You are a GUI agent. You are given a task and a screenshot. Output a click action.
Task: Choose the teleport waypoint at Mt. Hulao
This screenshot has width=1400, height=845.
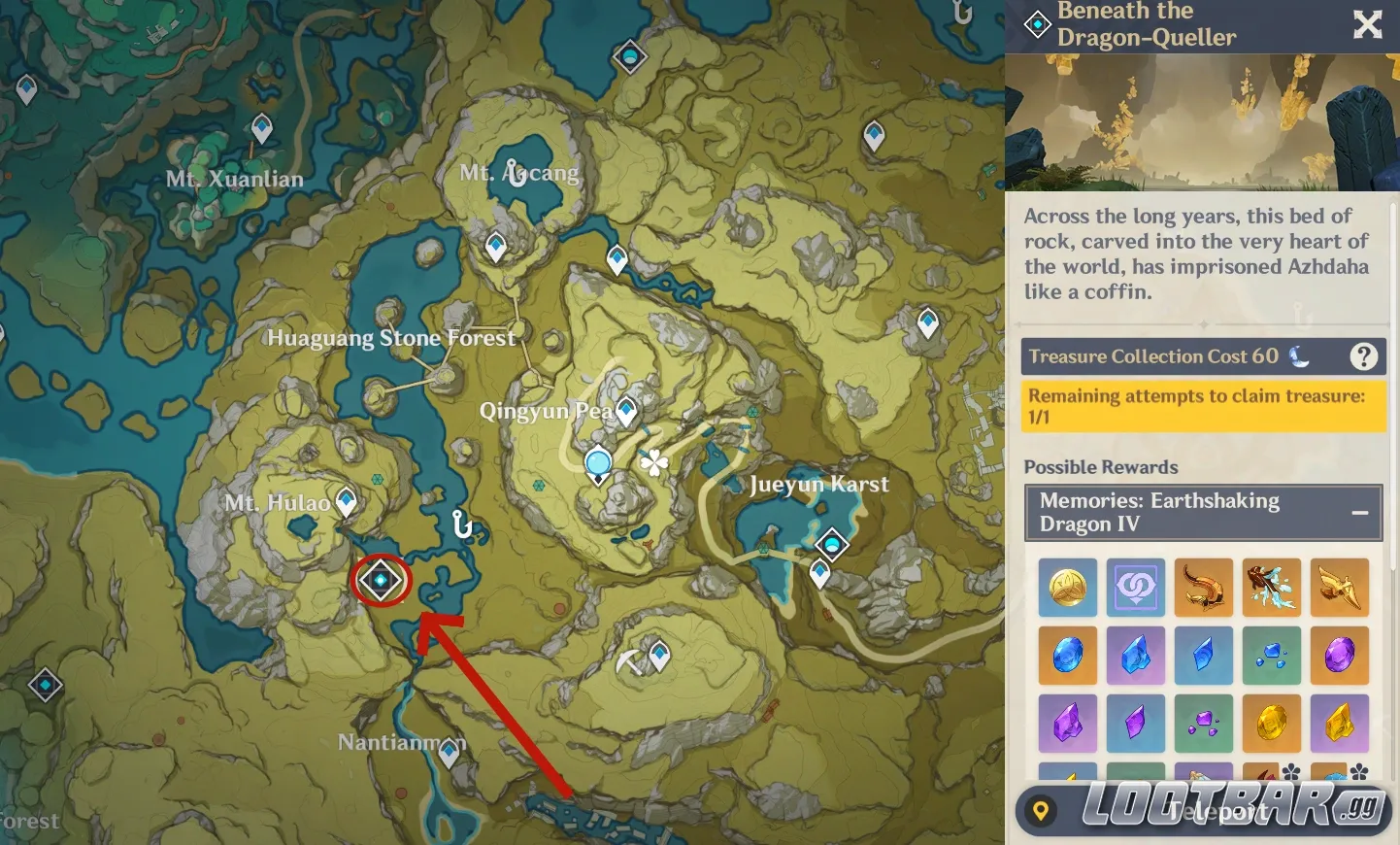point(346,501)
